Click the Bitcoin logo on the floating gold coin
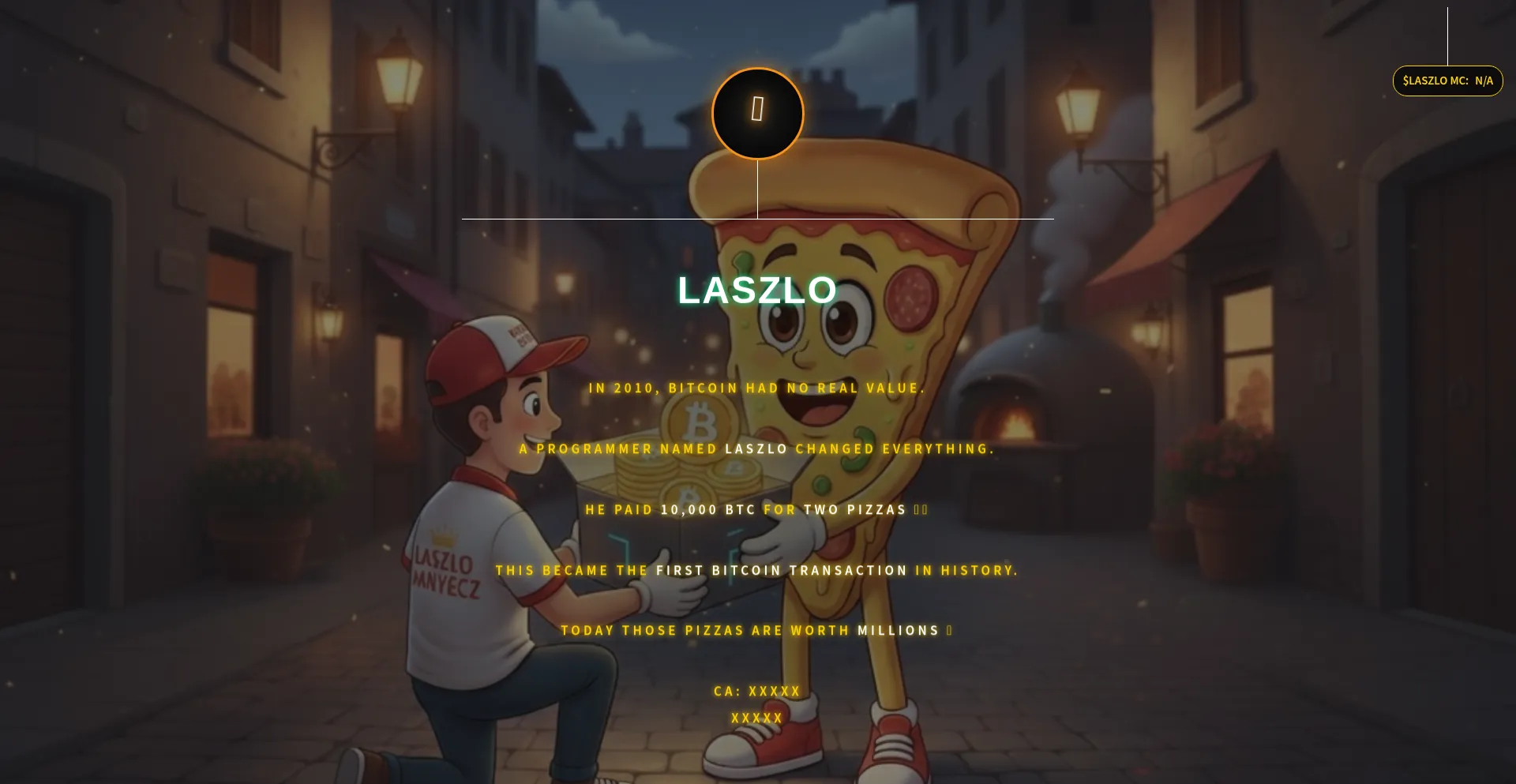 [x=699, y=421]
